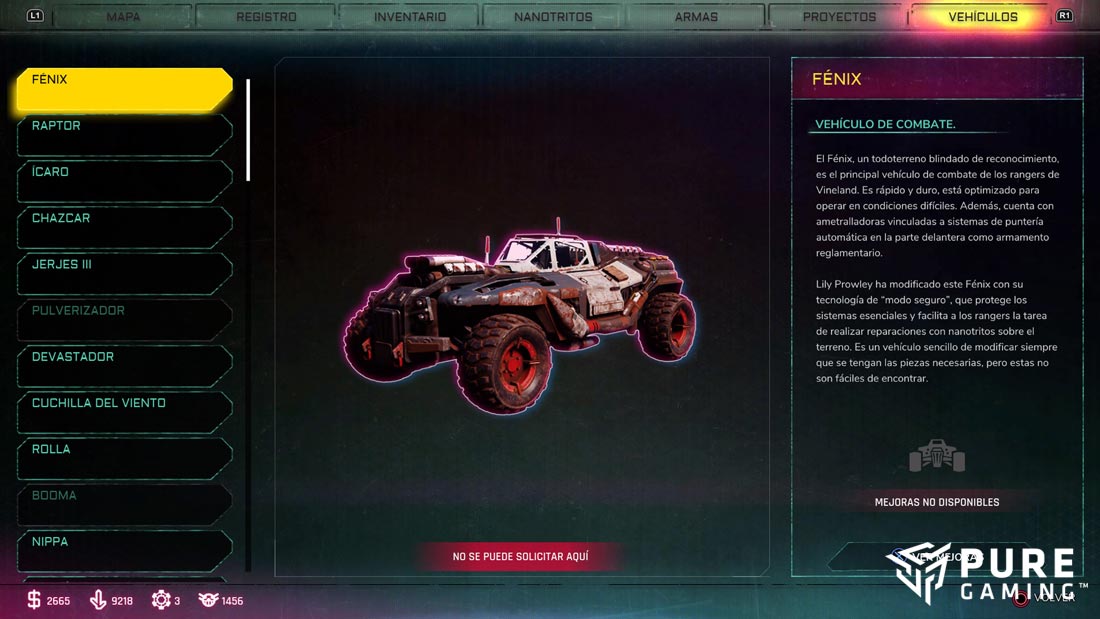Open the Registro tab

coord(266,17)
